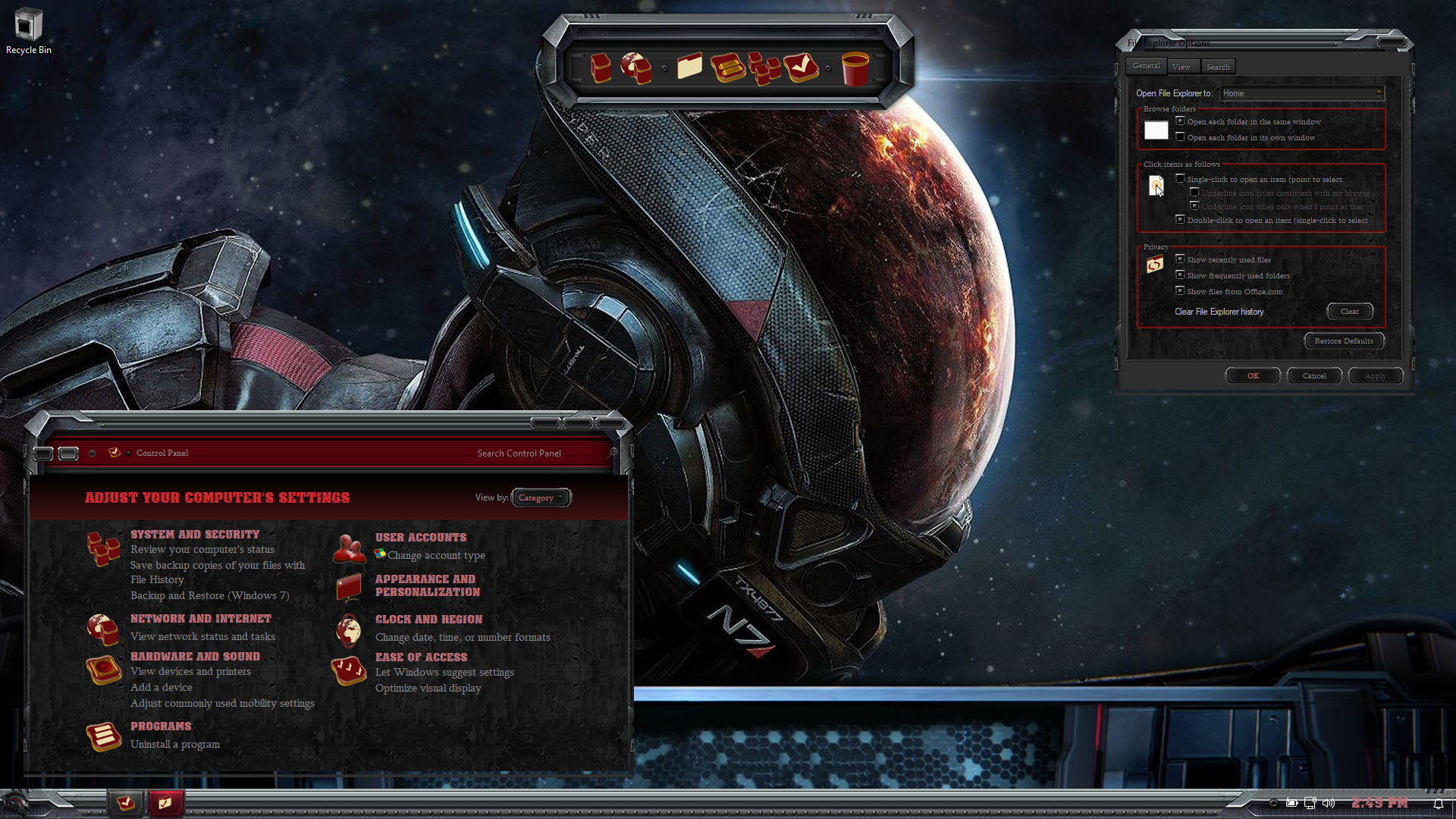Clear File Explorer history
Image resolution: width=1456 pixels, height=819 pixels.
(x=1349, y=311)
